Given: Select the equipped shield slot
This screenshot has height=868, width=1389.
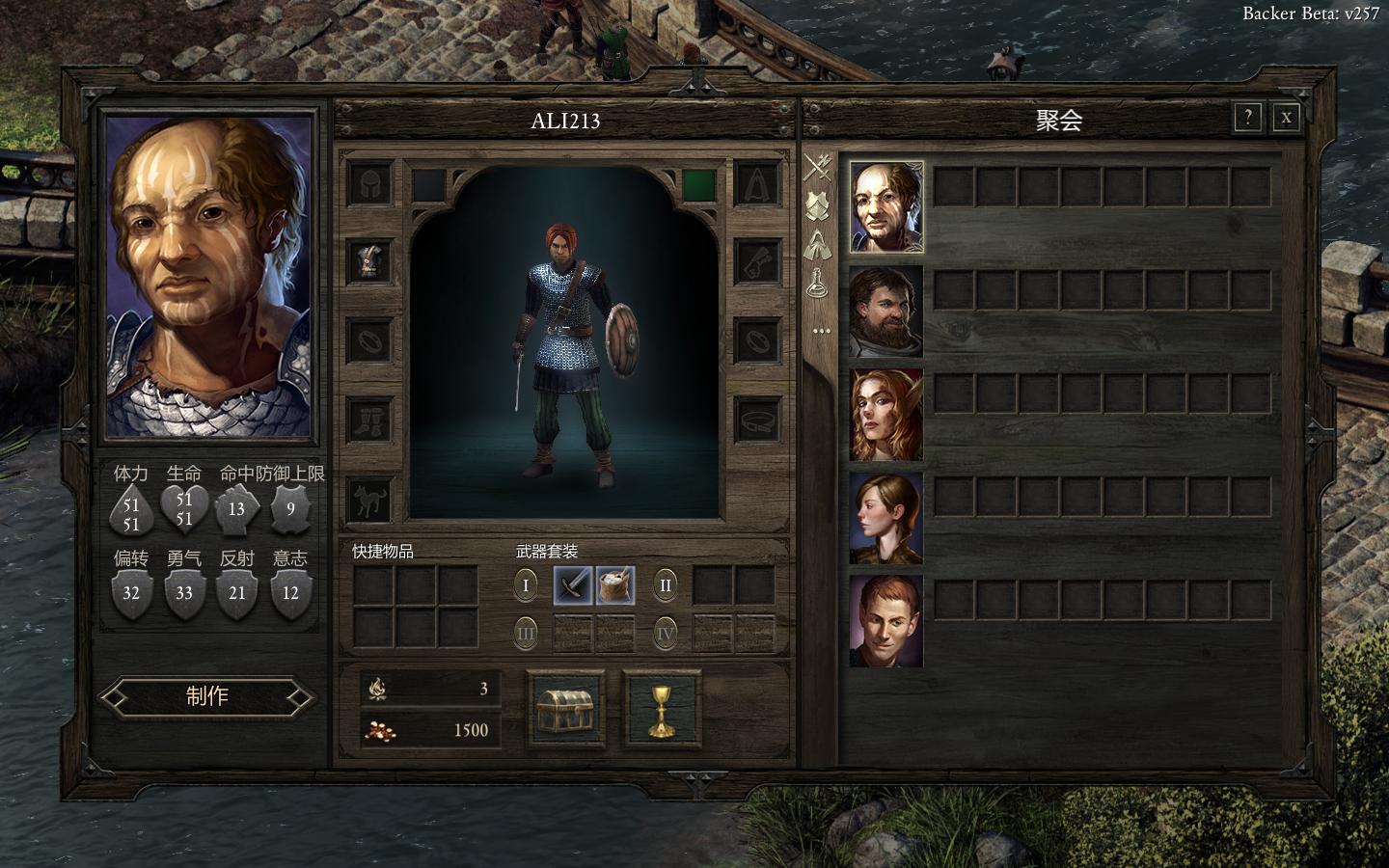Looking at the screenshot, I should point(615,585).
